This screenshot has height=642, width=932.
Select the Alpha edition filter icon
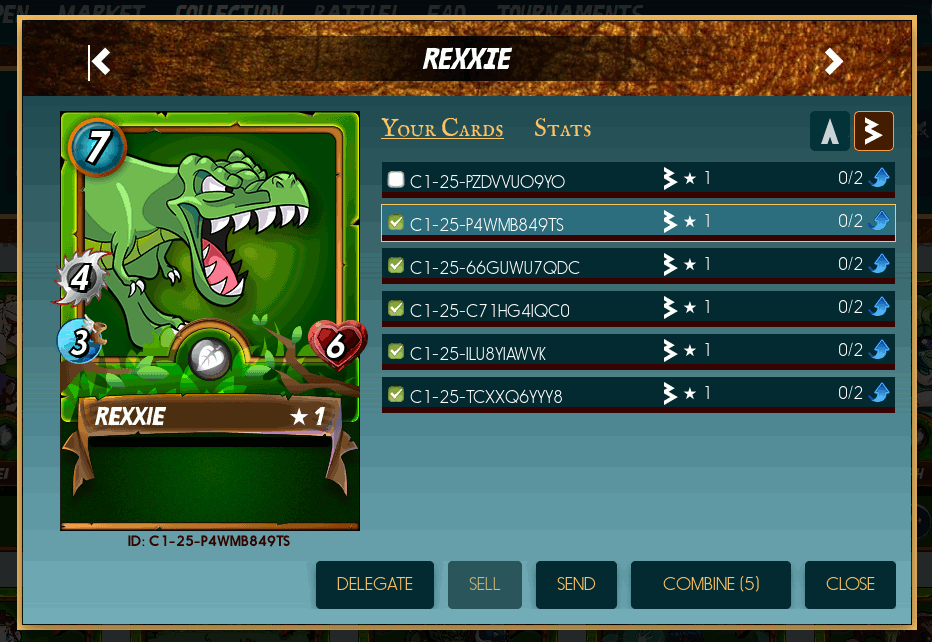tap(829, 131)
